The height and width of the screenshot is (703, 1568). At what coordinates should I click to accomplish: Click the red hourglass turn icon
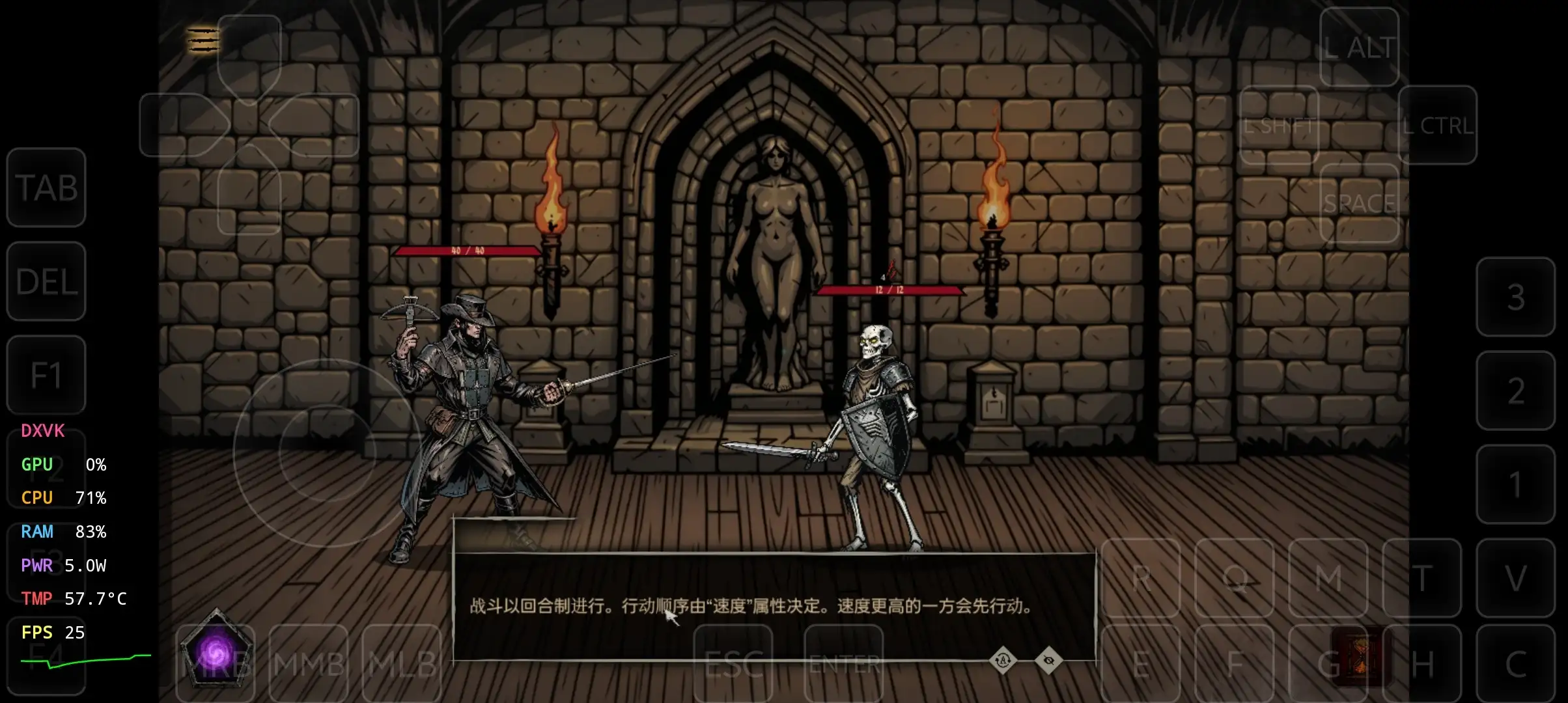[1358, 657]
